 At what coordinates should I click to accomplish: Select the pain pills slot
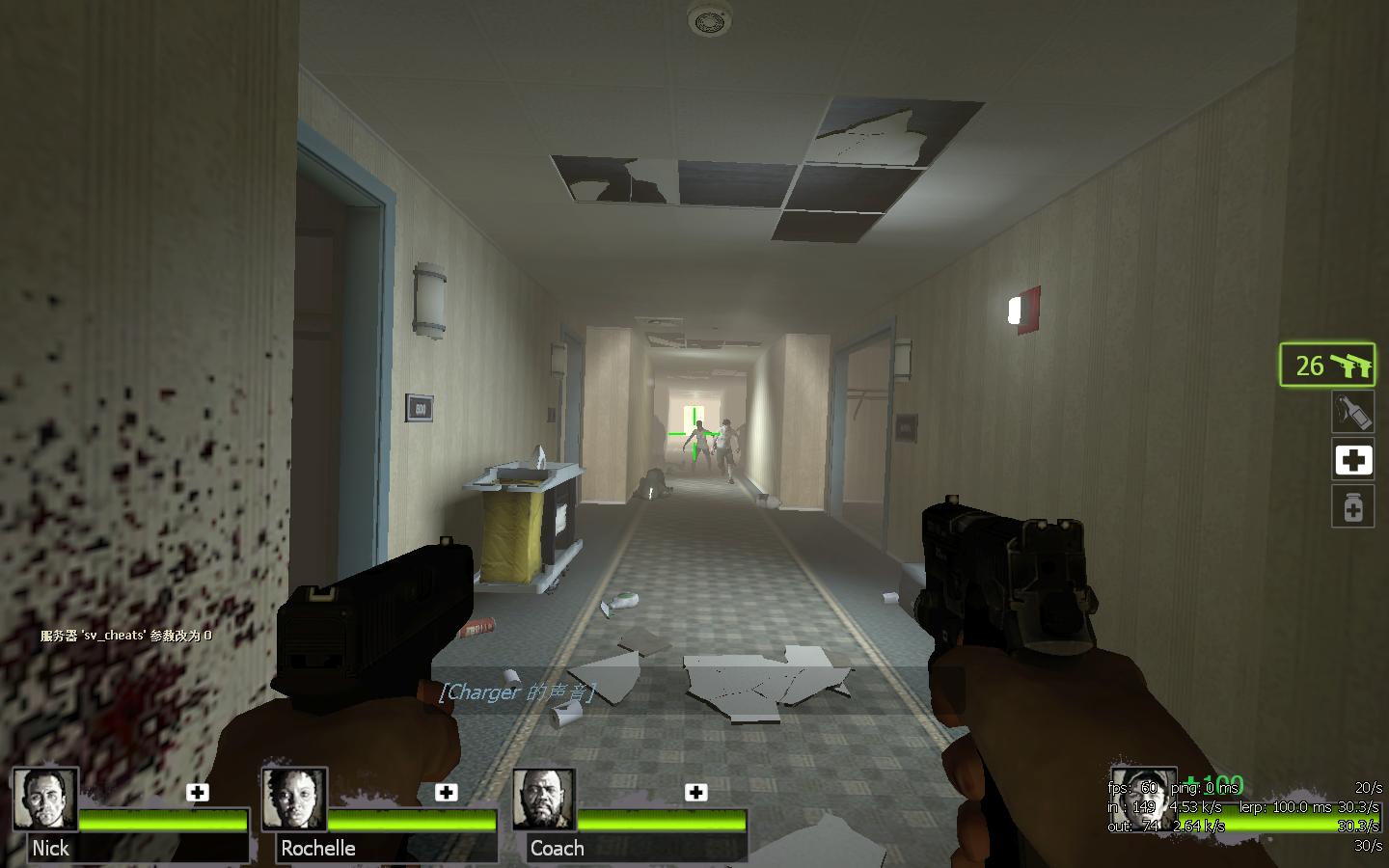[x=1353, y=507]
